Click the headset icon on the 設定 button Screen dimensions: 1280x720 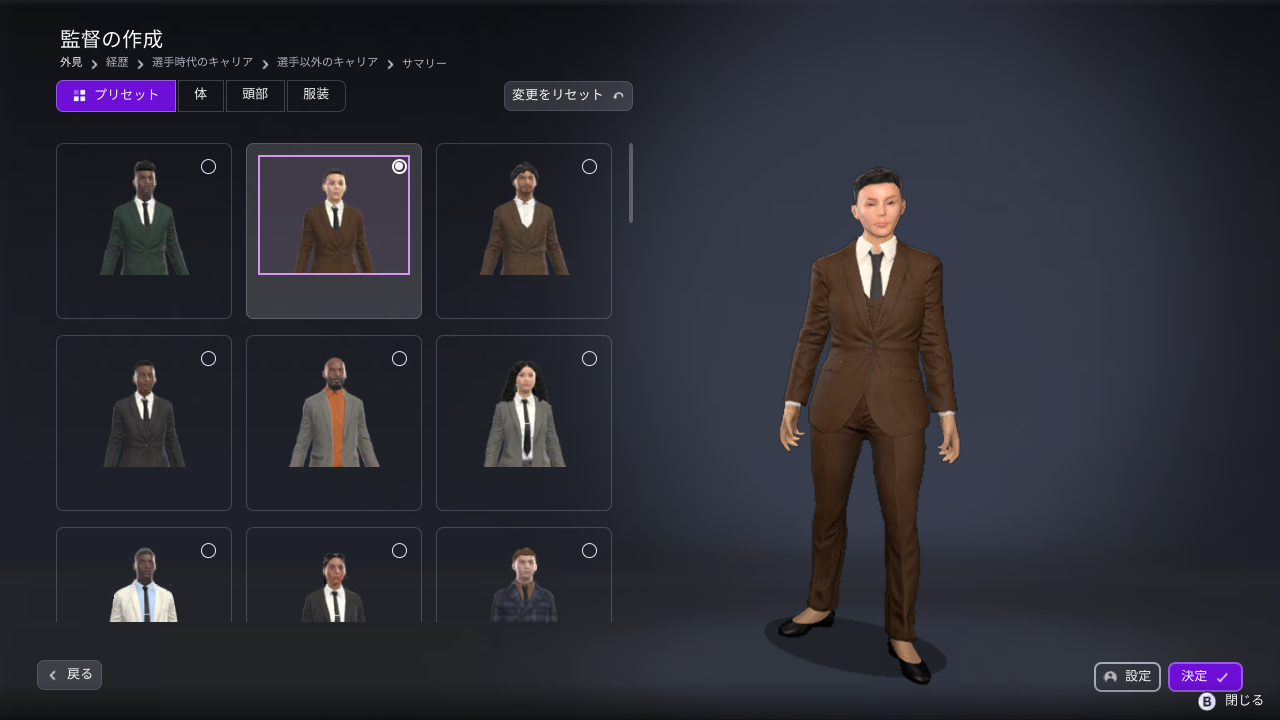[x=1110, y=677]
